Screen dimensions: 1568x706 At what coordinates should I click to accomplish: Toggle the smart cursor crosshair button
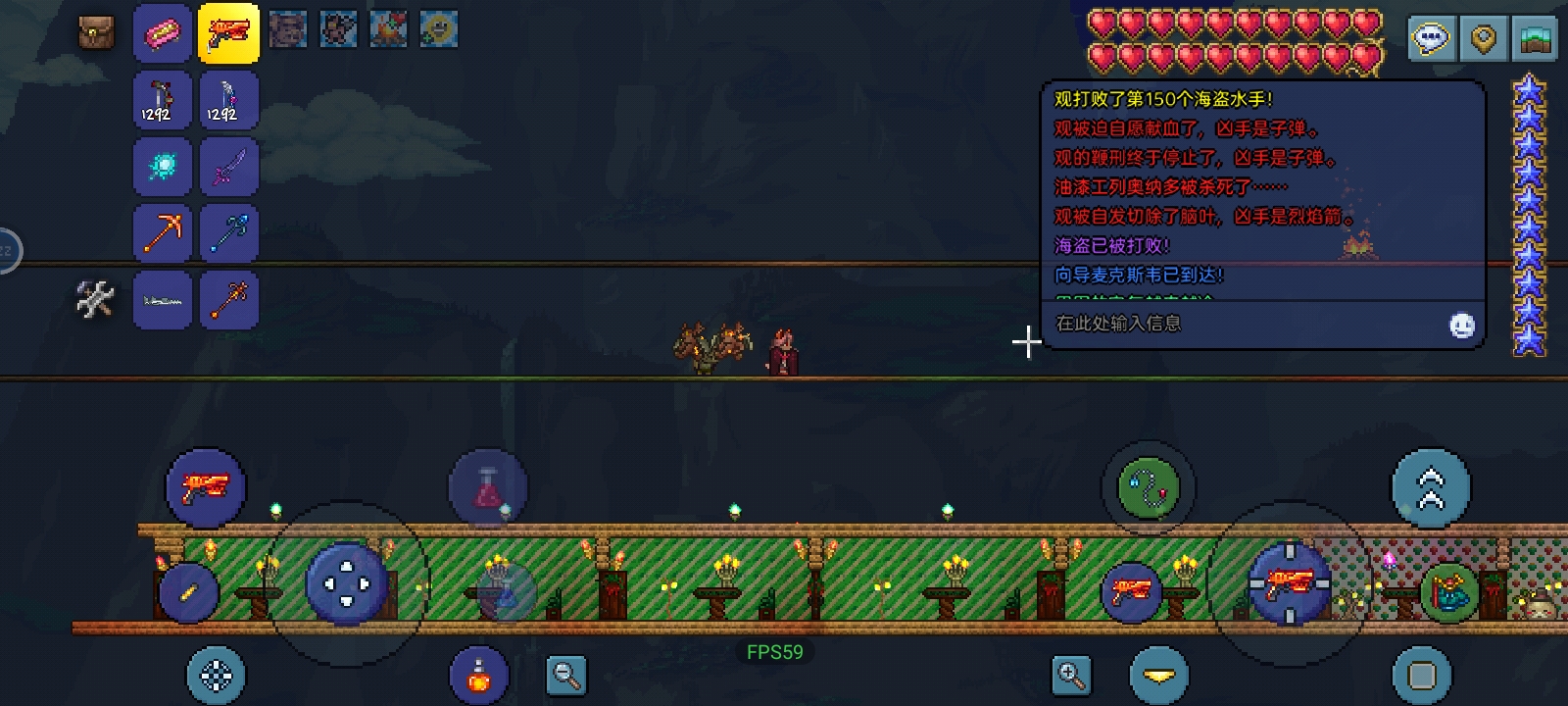[216, 676]
